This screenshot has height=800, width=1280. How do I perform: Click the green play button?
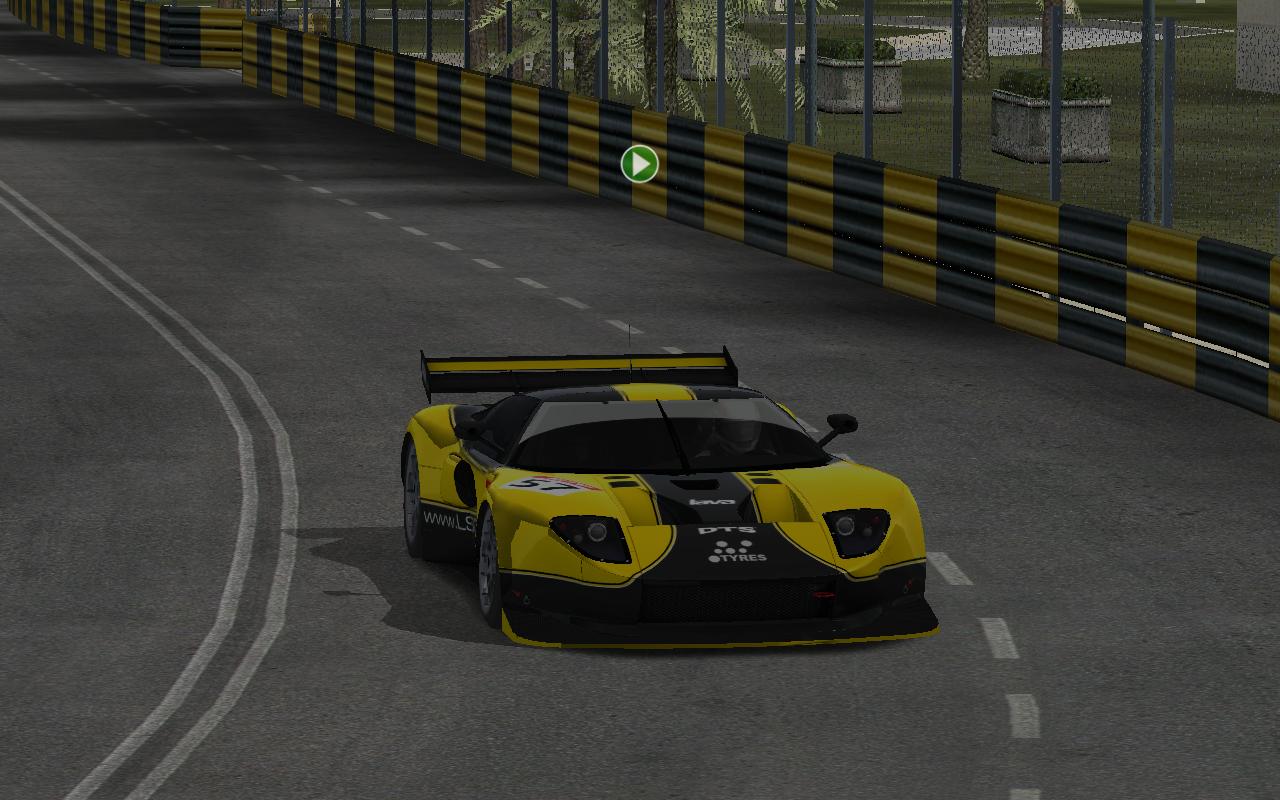(639, 164)
